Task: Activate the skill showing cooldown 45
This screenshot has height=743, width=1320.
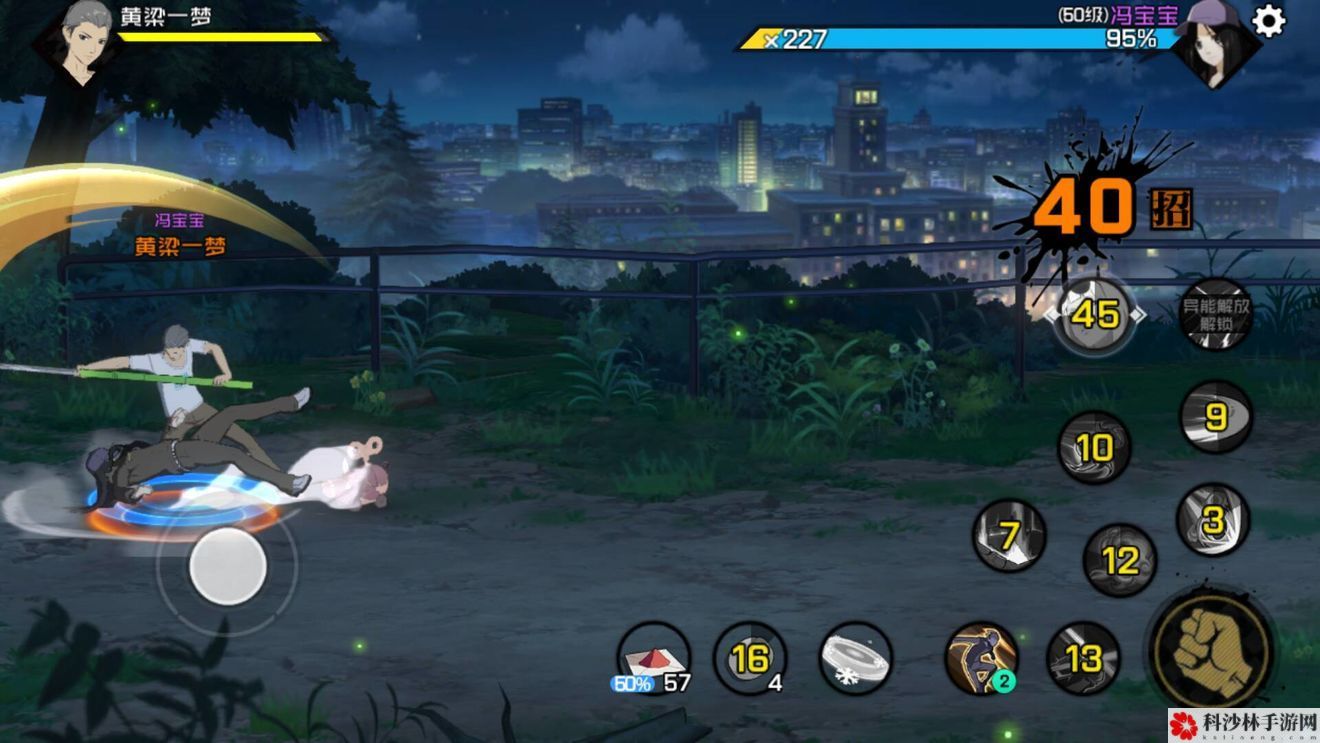Action: click(1094, 315)
